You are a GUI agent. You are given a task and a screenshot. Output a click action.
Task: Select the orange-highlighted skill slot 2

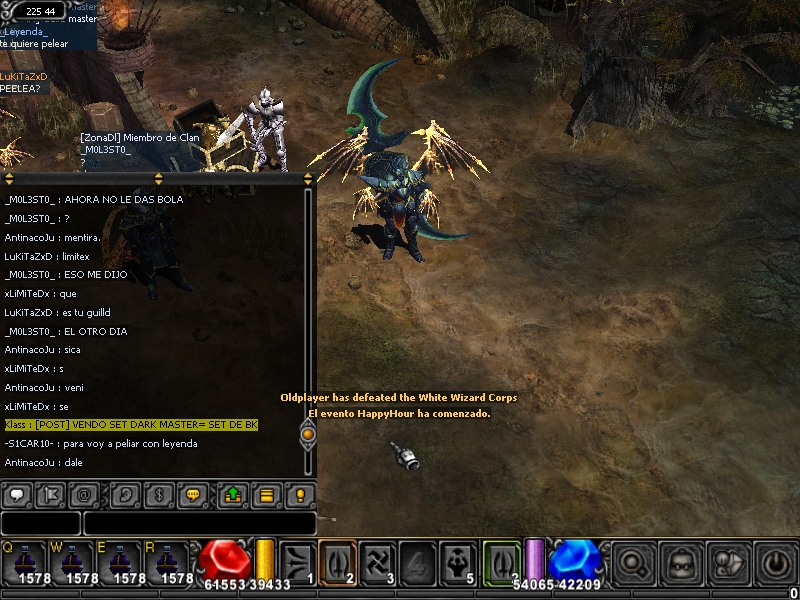[337, 560]
